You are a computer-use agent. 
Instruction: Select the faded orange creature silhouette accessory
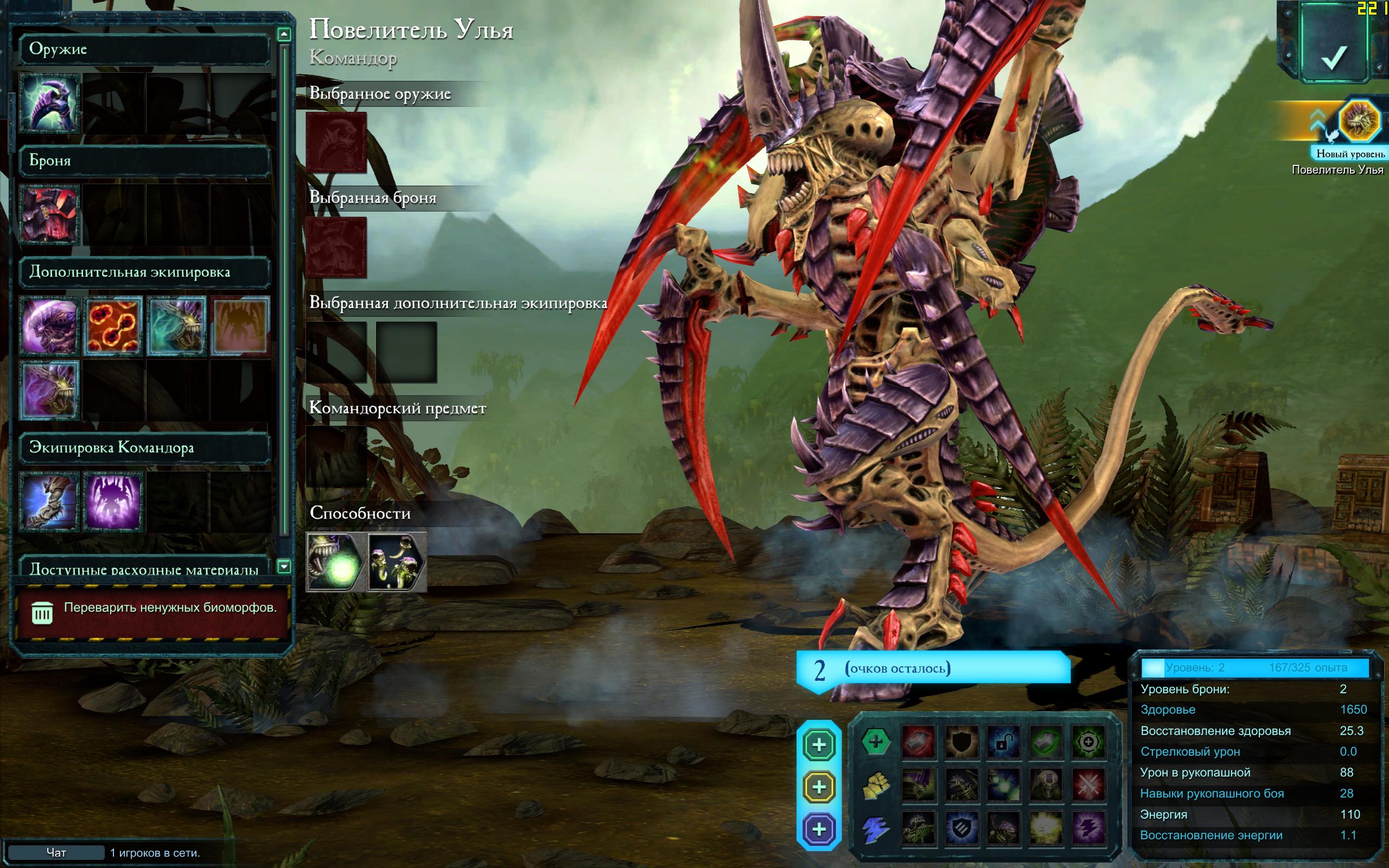click(x=240, y=326)
